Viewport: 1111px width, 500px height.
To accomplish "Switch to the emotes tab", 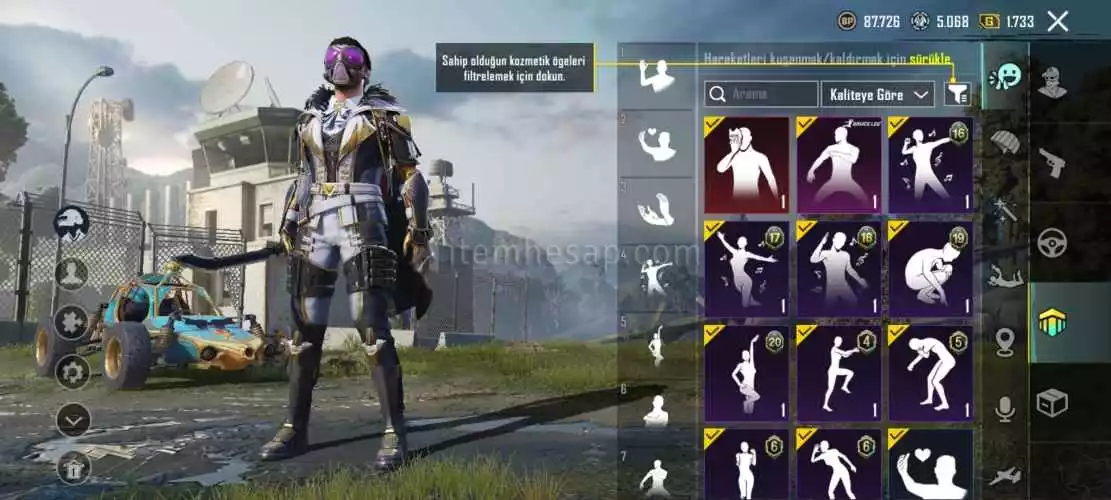I will coord(1005,76).
